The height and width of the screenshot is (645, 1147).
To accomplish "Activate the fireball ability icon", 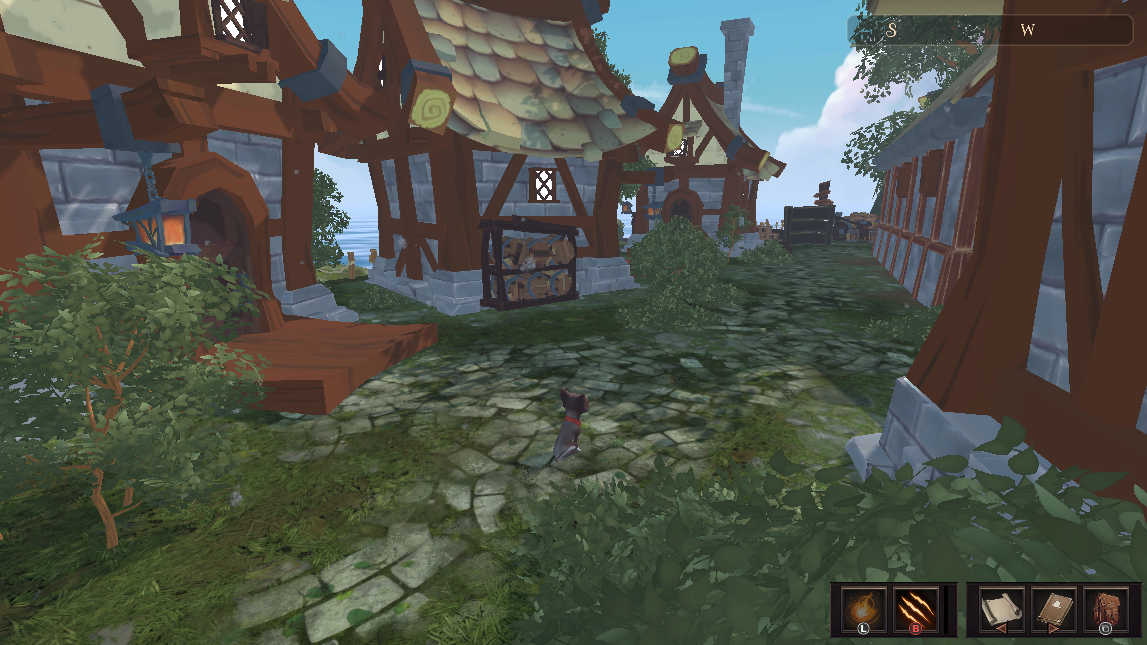I will pos(862,609).
